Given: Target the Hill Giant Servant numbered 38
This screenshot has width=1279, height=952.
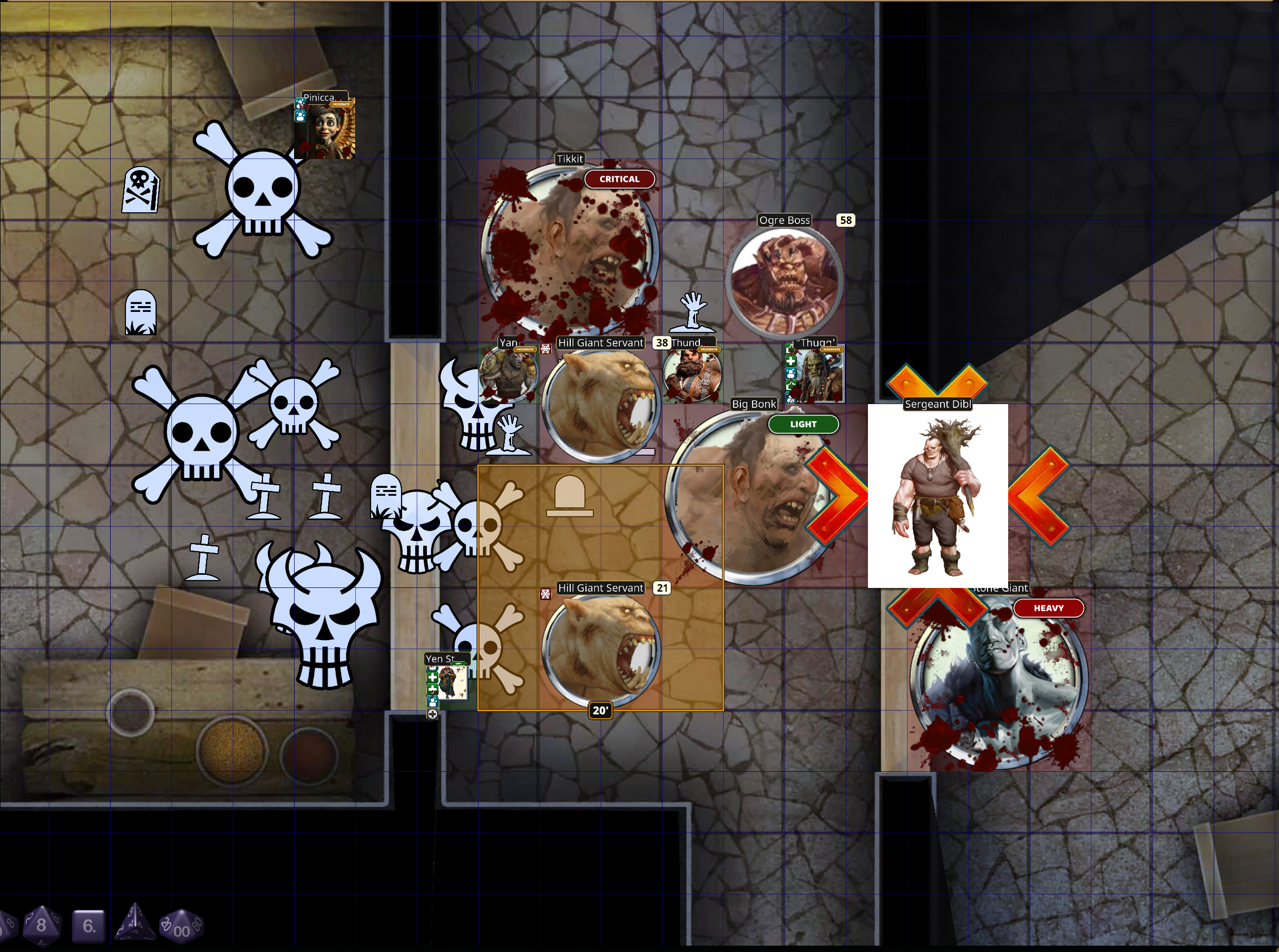Looking at the screenshot, I should (x=600, y=404).
